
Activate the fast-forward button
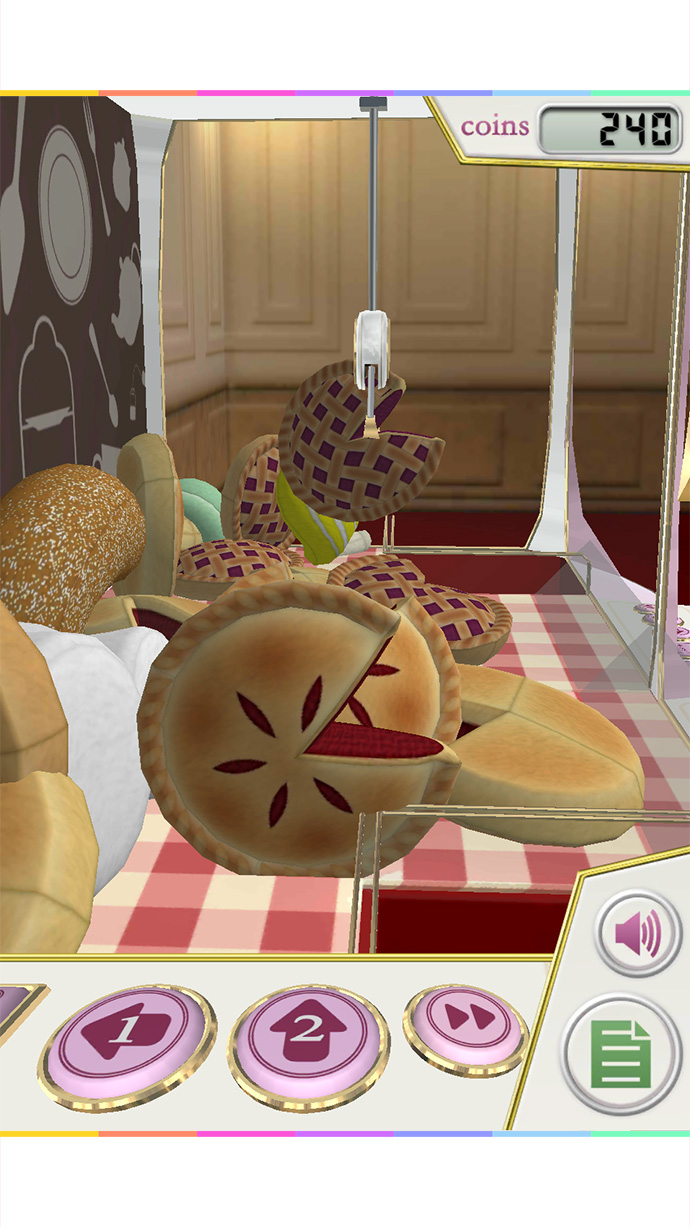(x=465, y=1023)
